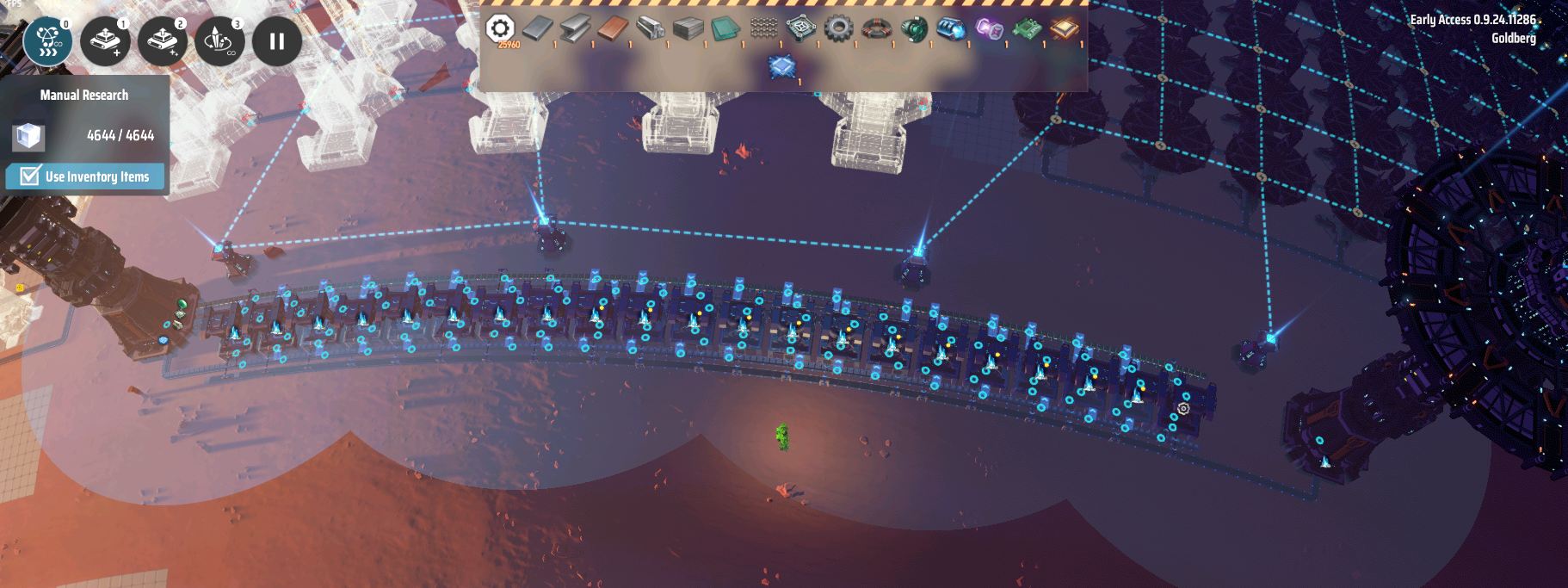The image size is (1568, 588).
Task: Select the atom research mode button
Action: coord(47,40)
